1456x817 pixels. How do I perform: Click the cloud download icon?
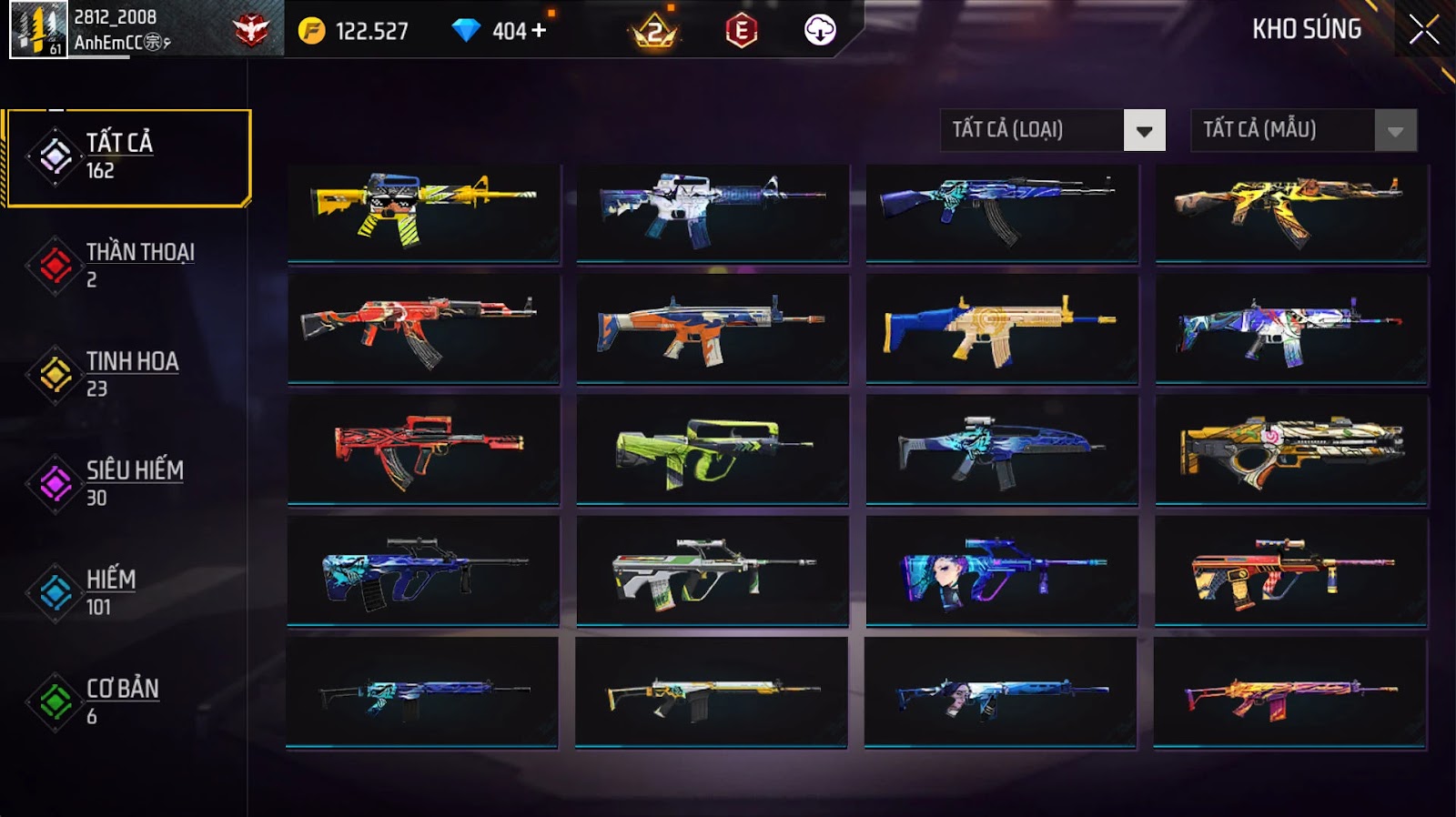pos(820,30)
